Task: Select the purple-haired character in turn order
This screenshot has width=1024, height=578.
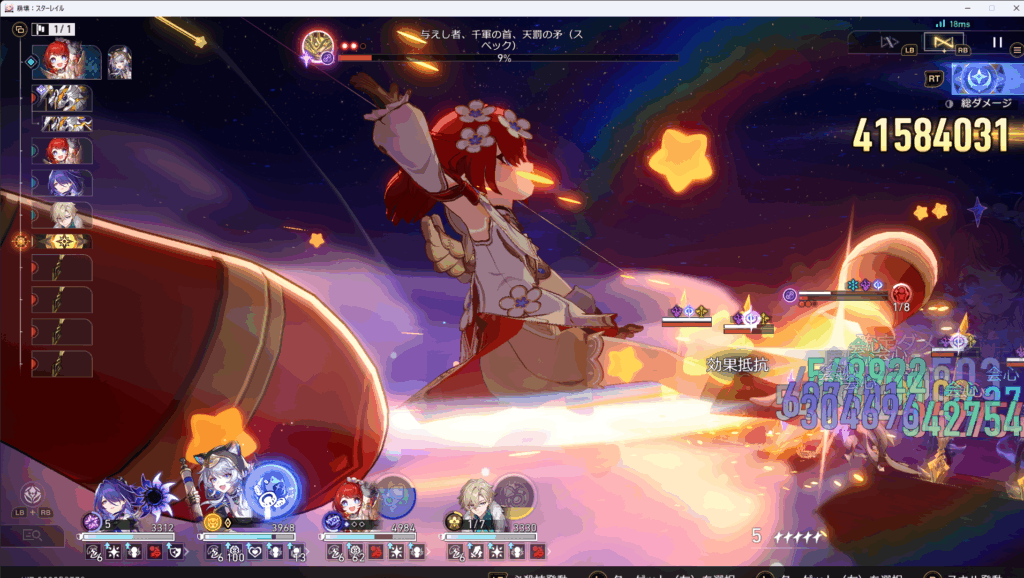Action: pos(65,183)
